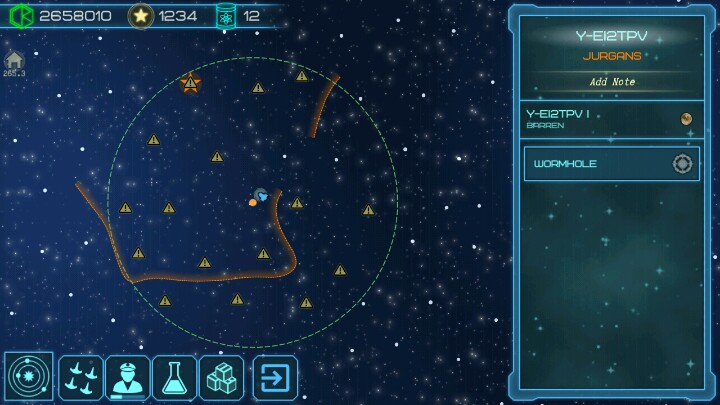Click the star currency icon
The width and height of the screenshot is (720, 405).
(x=141, y=16)
